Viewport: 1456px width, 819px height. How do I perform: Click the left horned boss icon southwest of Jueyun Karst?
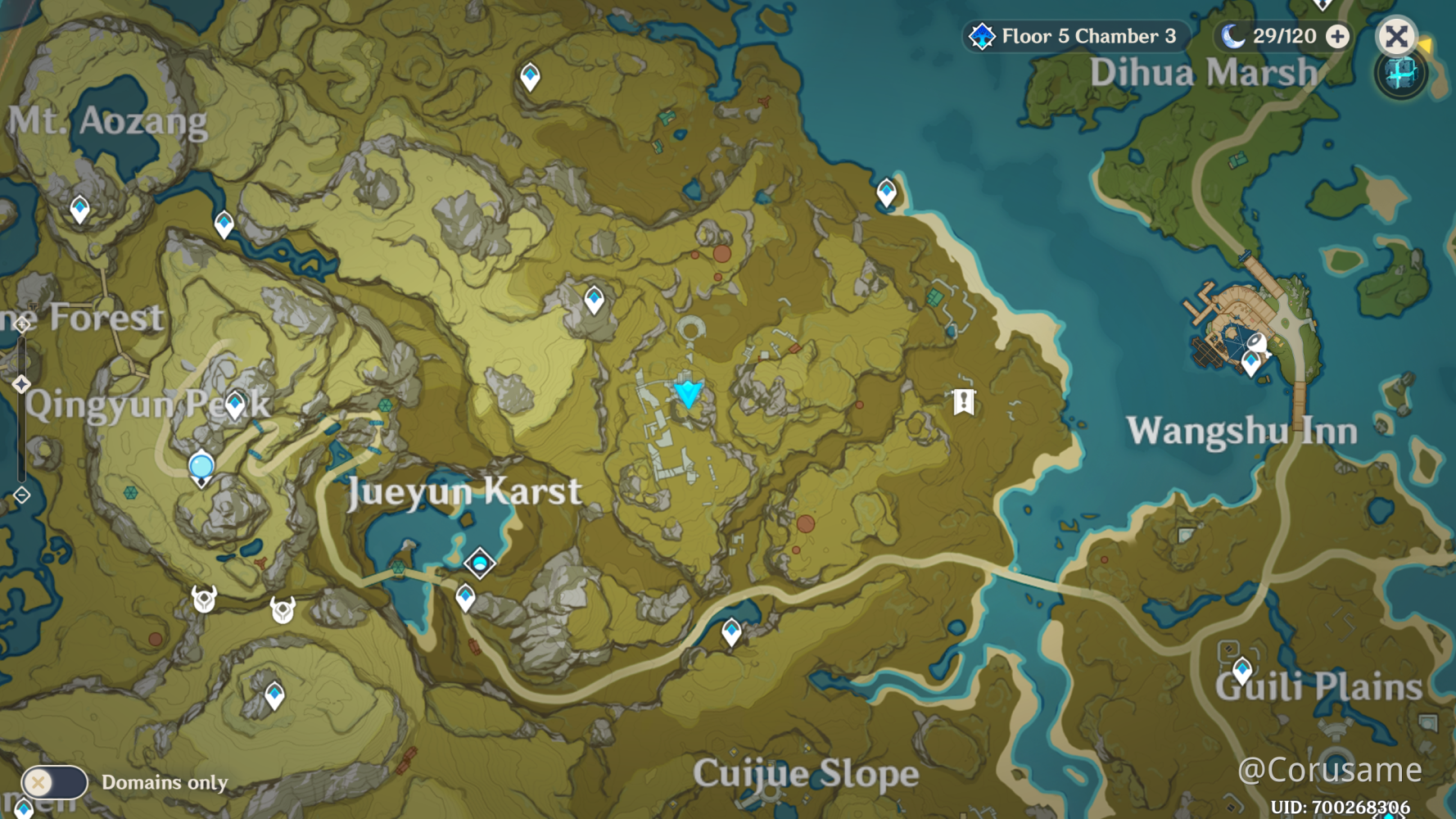(204, 600)
